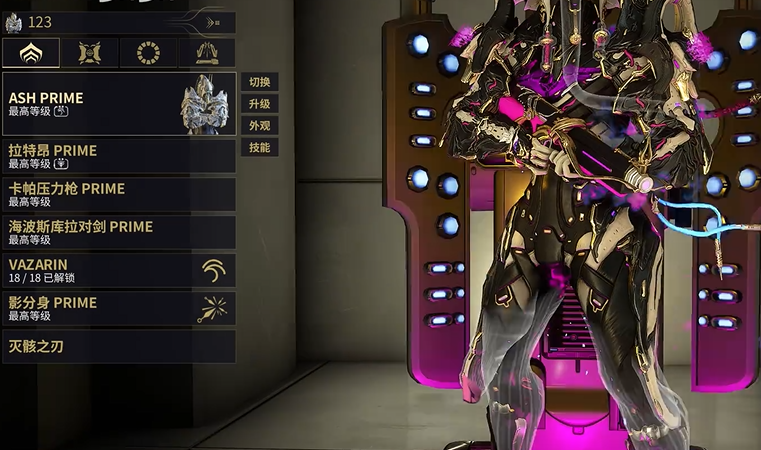
Task: Open the second tab with the winged crest icon
Action: click(90, 53)
